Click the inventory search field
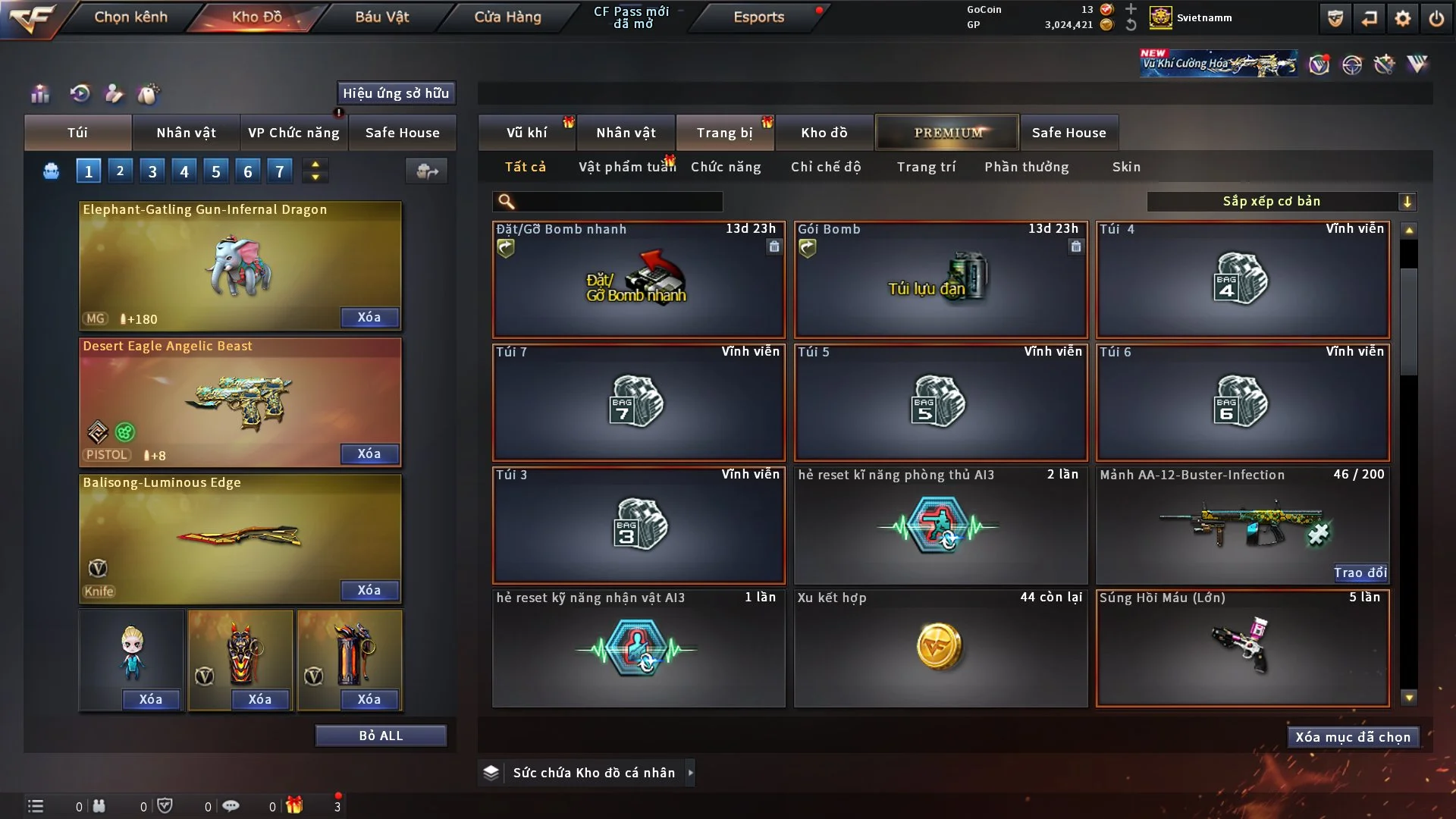The height and width of the screenshot is (819, 1456). point(618,202)
